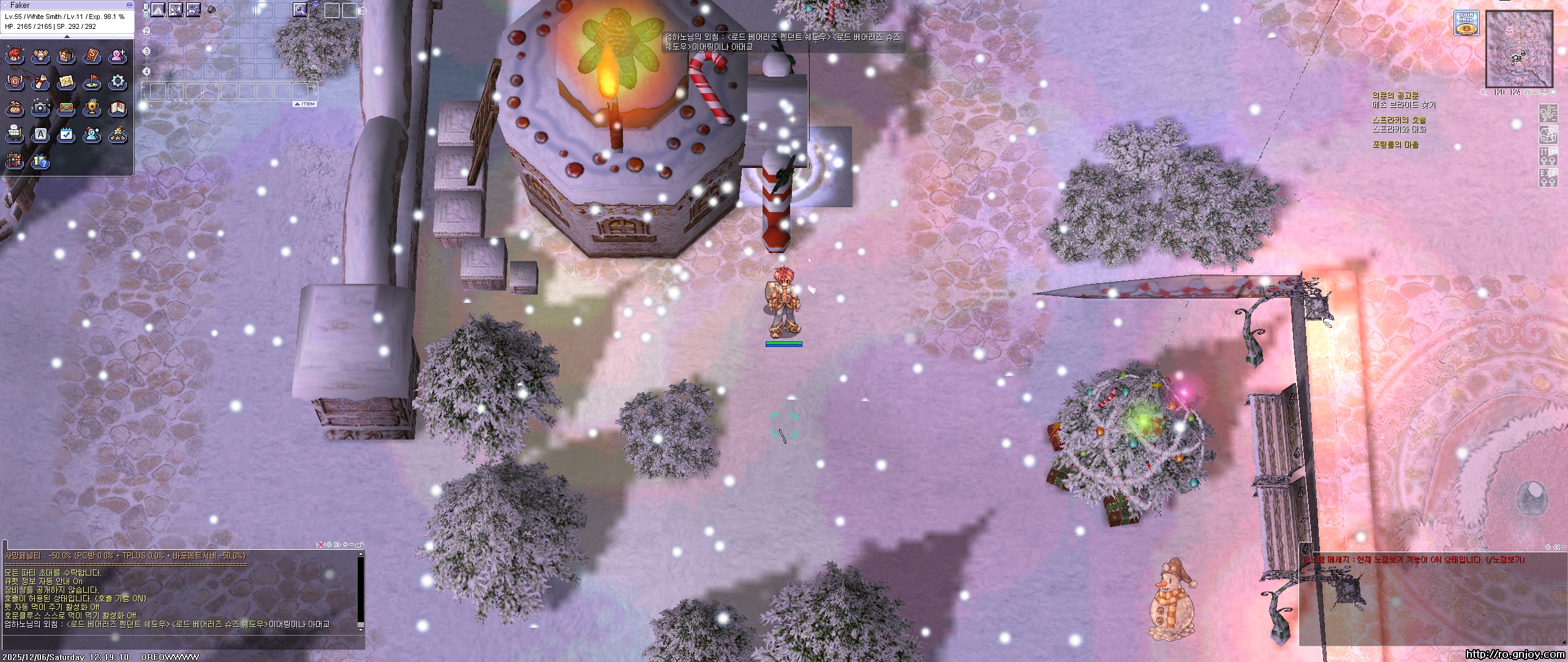Open the guild shield icon

tap(14, 82)
